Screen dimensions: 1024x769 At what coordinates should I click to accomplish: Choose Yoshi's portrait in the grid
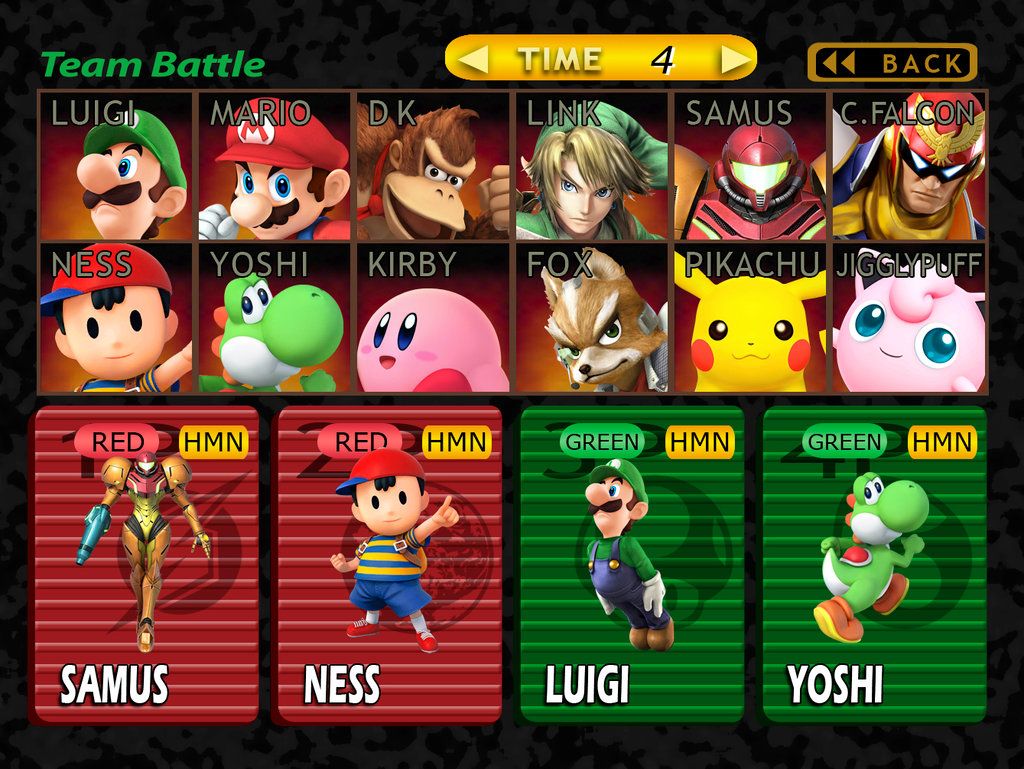tap(275, 318)
